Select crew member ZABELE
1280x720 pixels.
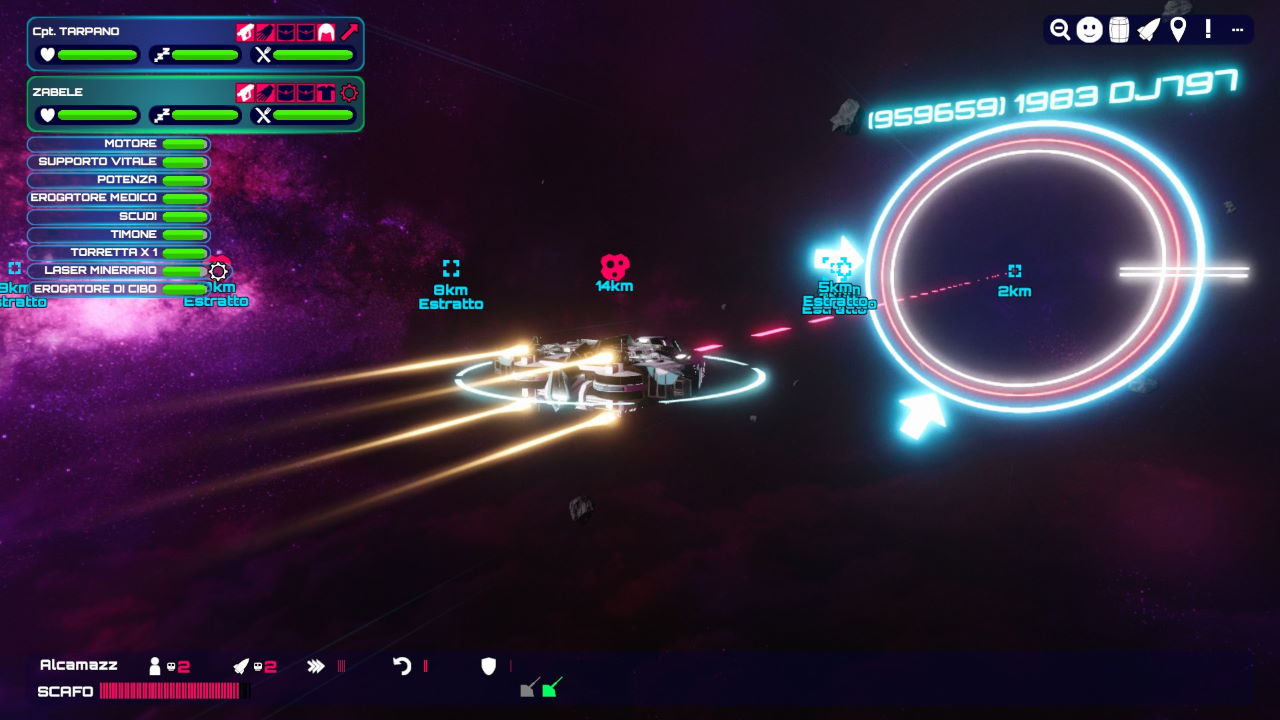coord(58,92)
